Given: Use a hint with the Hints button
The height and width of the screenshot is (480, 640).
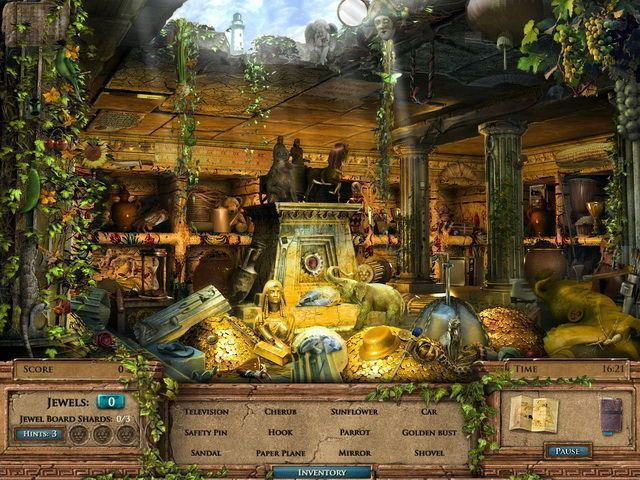Looking at the screenshot, I should (x=39, y=434).
